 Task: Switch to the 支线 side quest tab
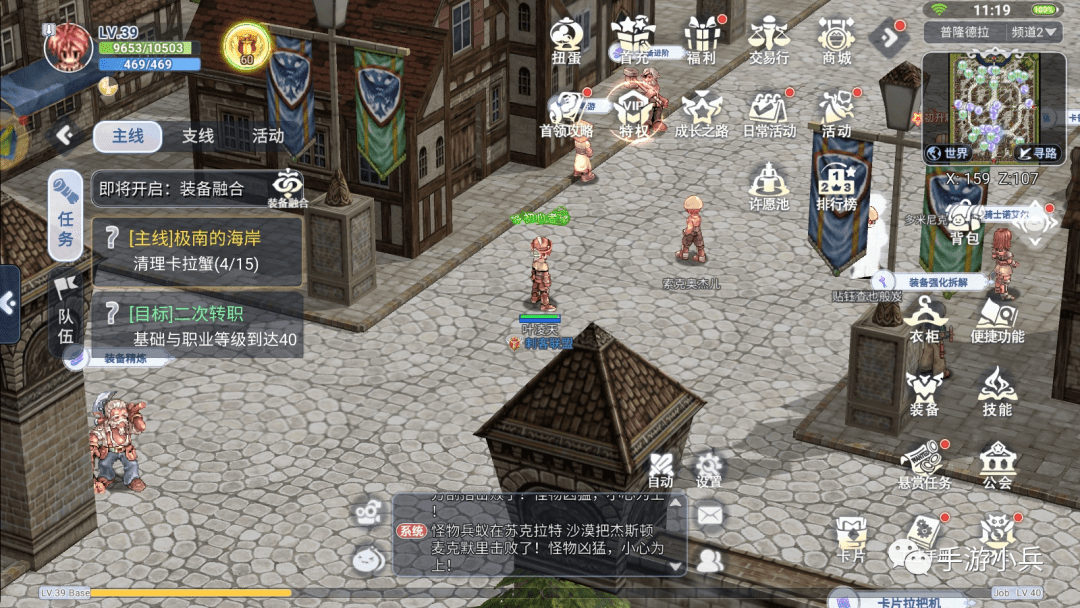(198, 136)
